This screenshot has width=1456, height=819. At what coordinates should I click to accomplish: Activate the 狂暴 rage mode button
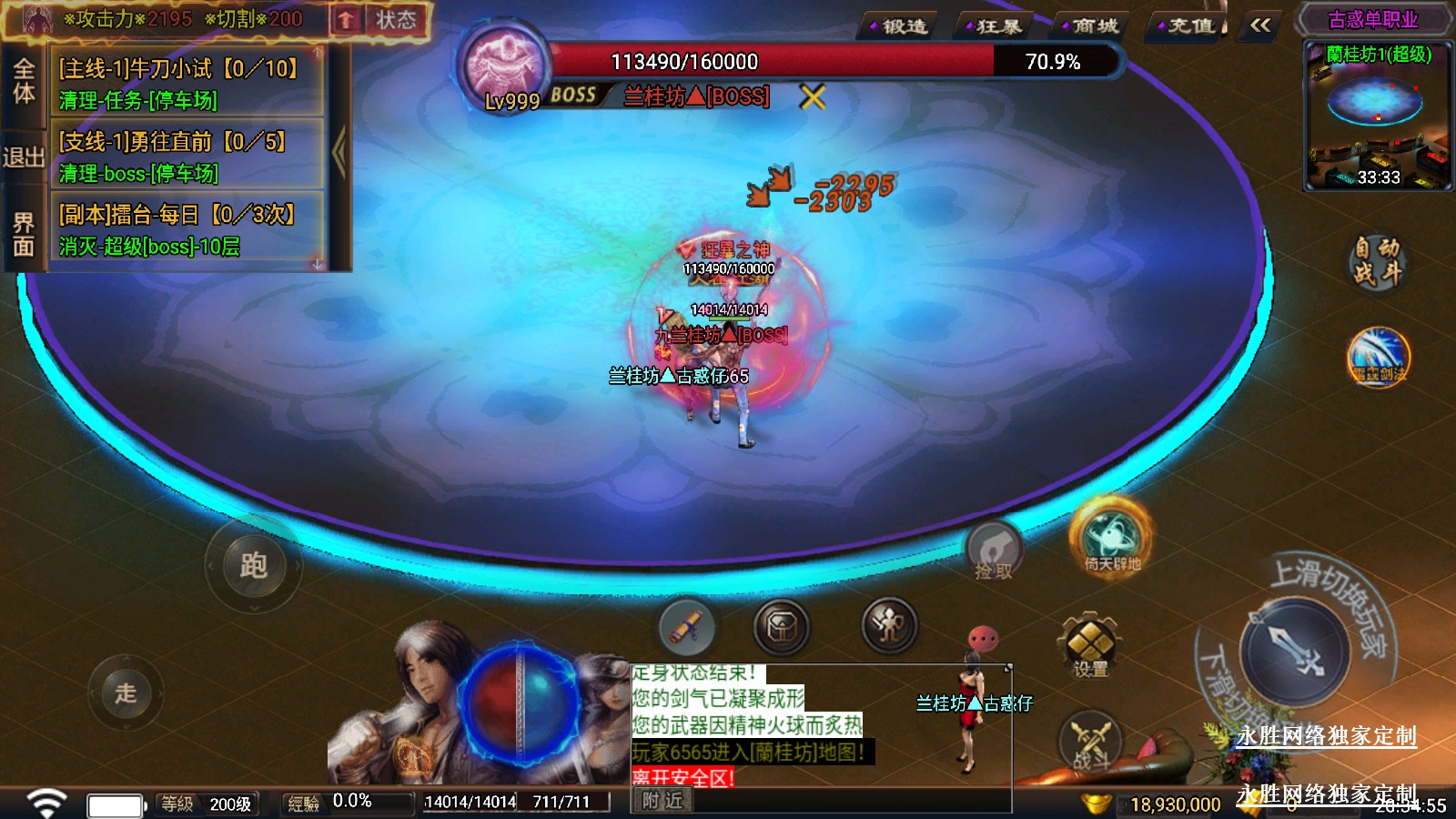(x=996, y=26)
